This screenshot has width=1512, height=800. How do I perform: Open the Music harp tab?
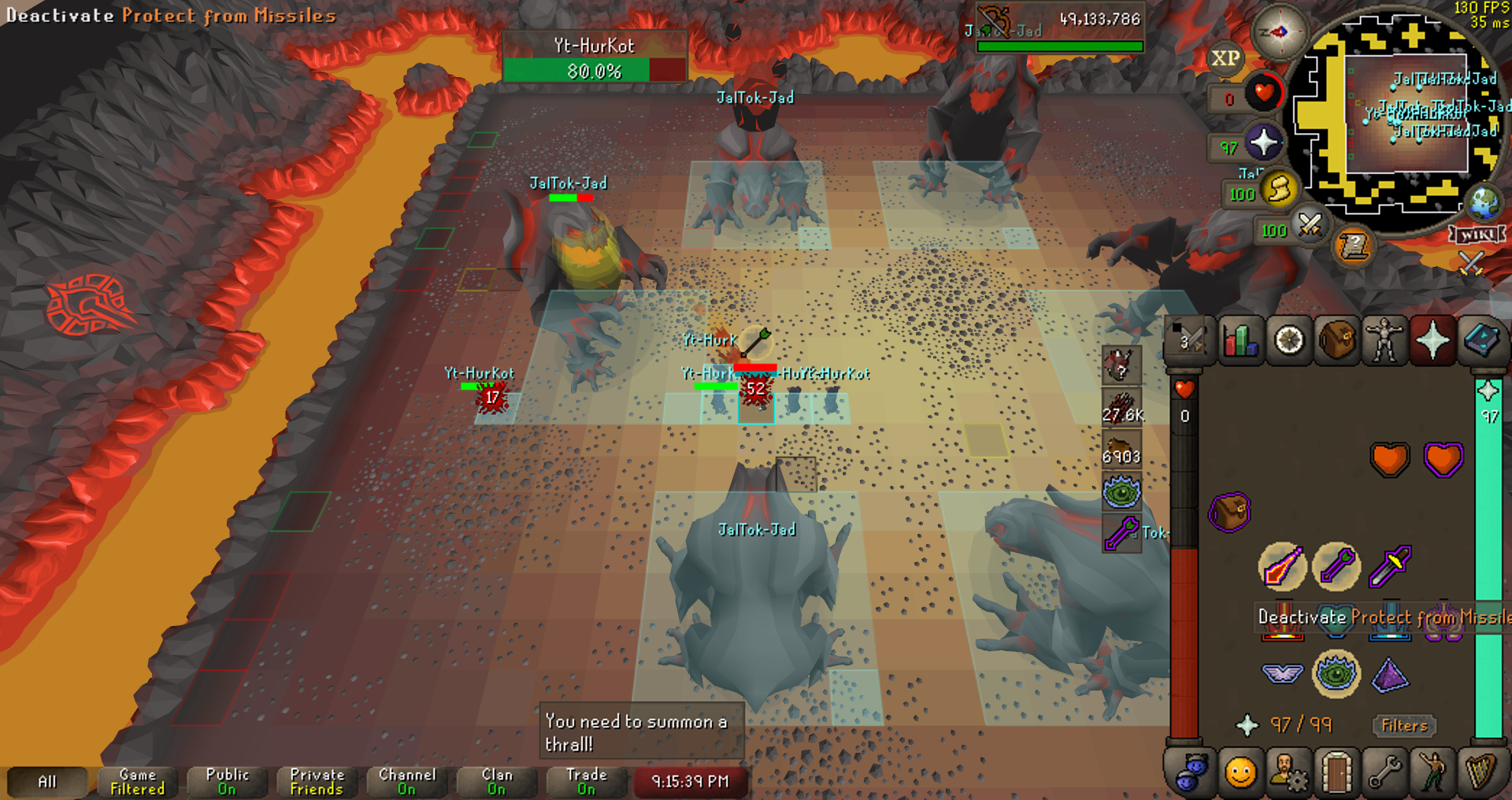coord(1481,772)
